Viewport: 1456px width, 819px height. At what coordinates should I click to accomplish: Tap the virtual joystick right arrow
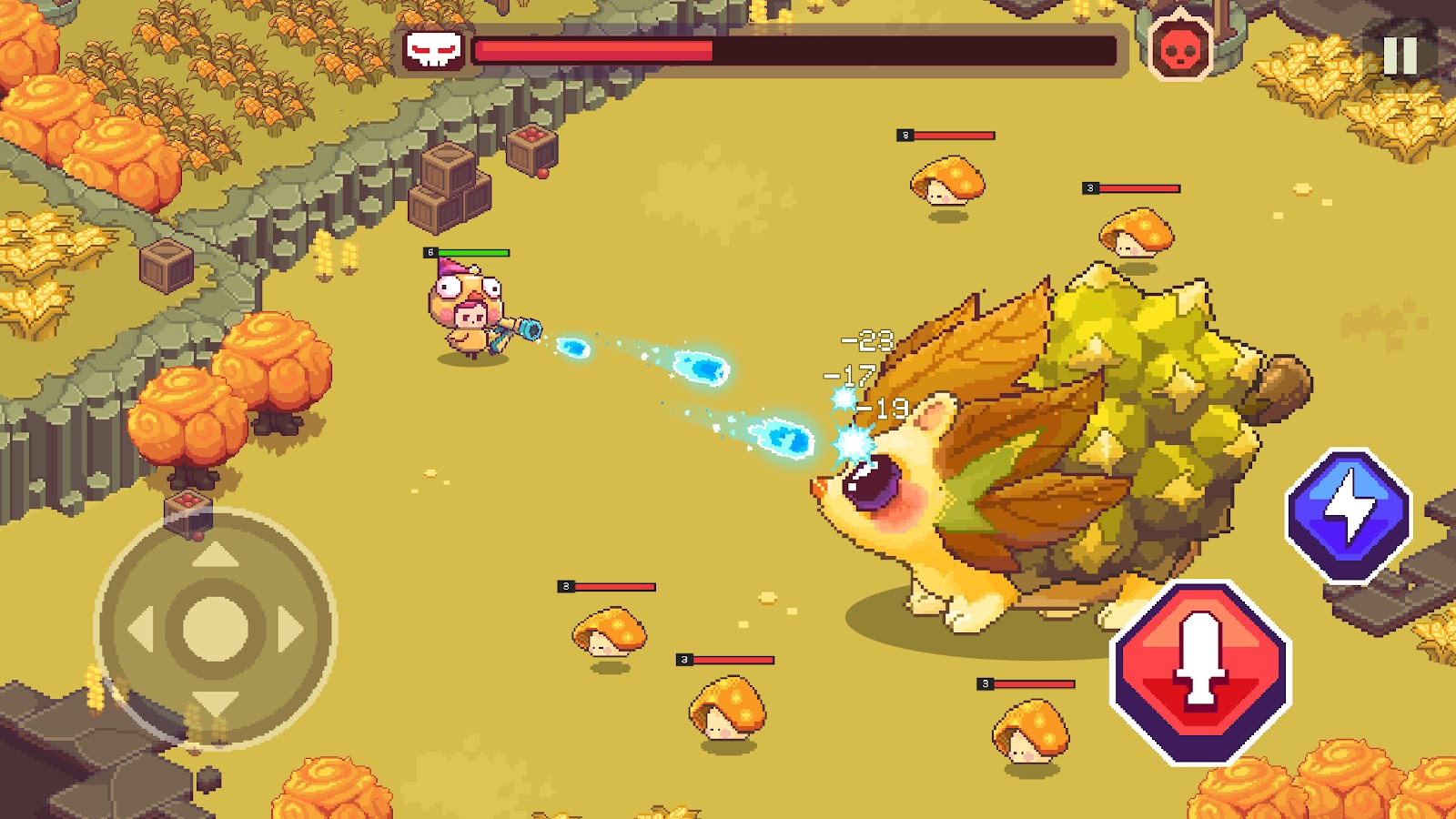pos(290,630)
